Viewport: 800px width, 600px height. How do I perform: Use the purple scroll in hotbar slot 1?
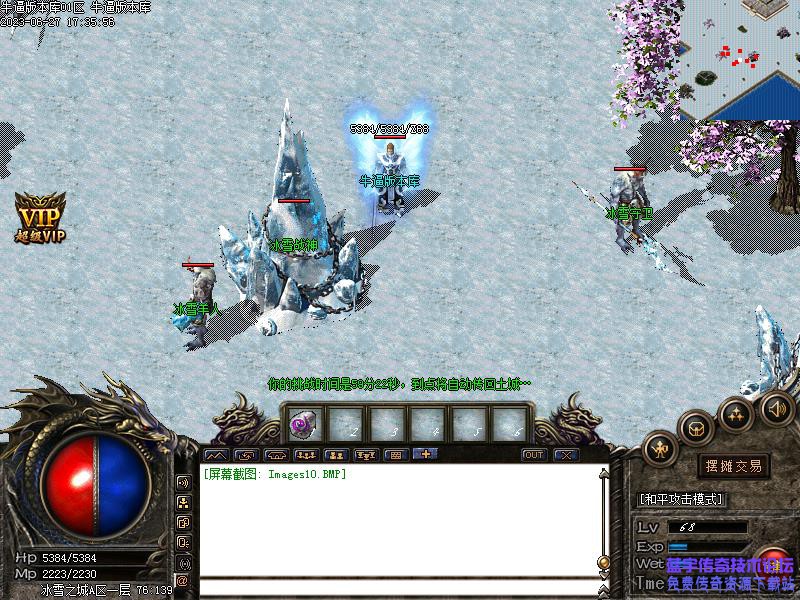coord(303,424)
